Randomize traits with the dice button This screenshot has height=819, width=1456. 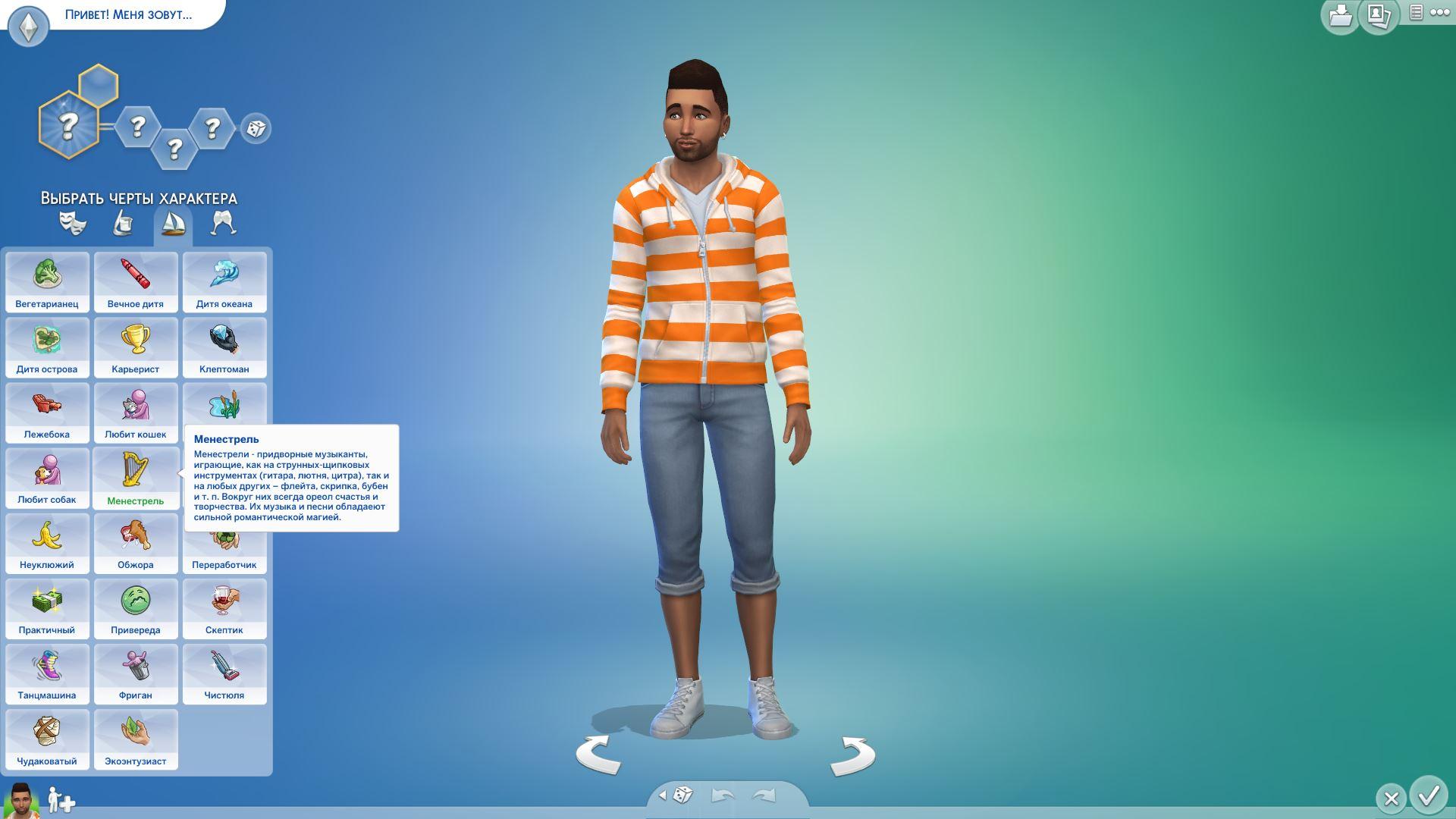pos(256,128)
